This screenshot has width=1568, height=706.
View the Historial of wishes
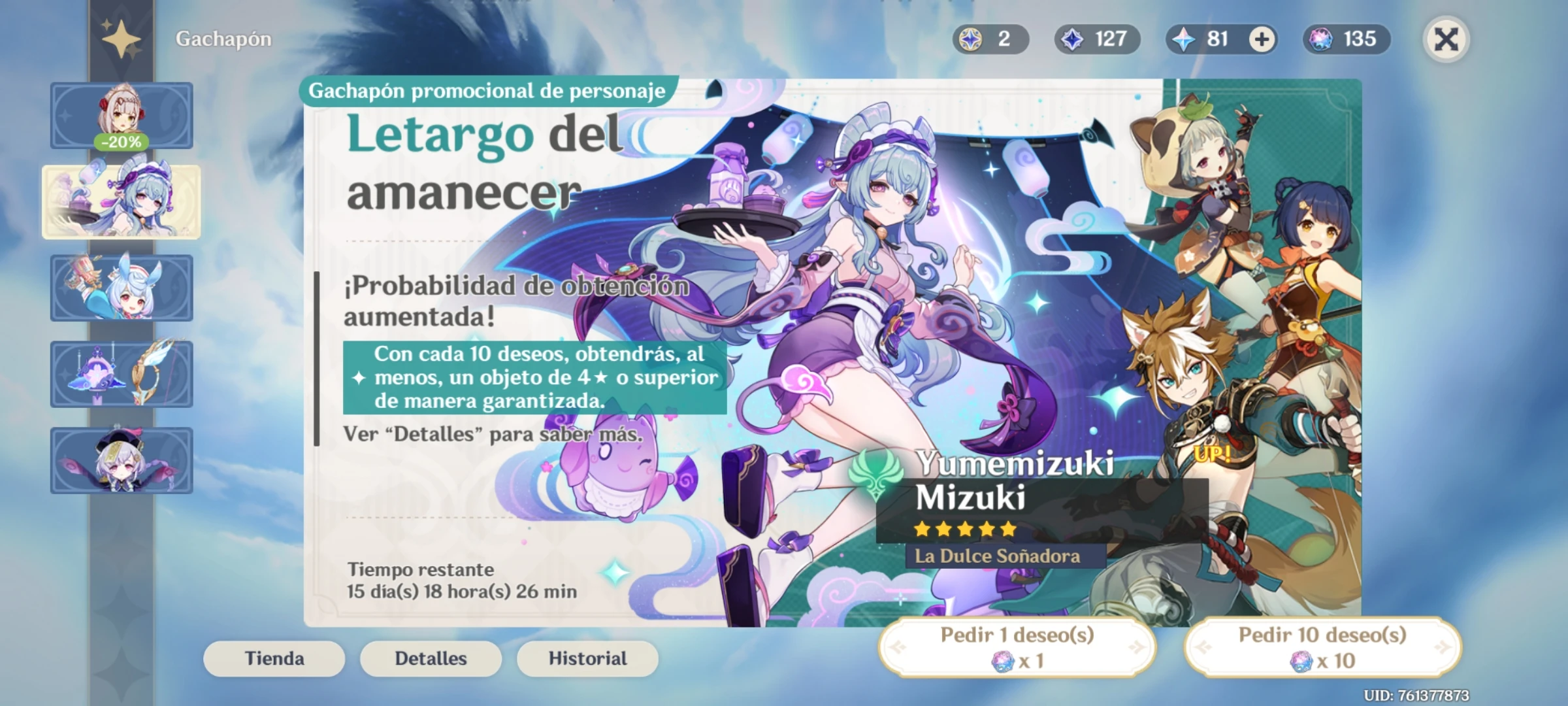pos(586,659)
